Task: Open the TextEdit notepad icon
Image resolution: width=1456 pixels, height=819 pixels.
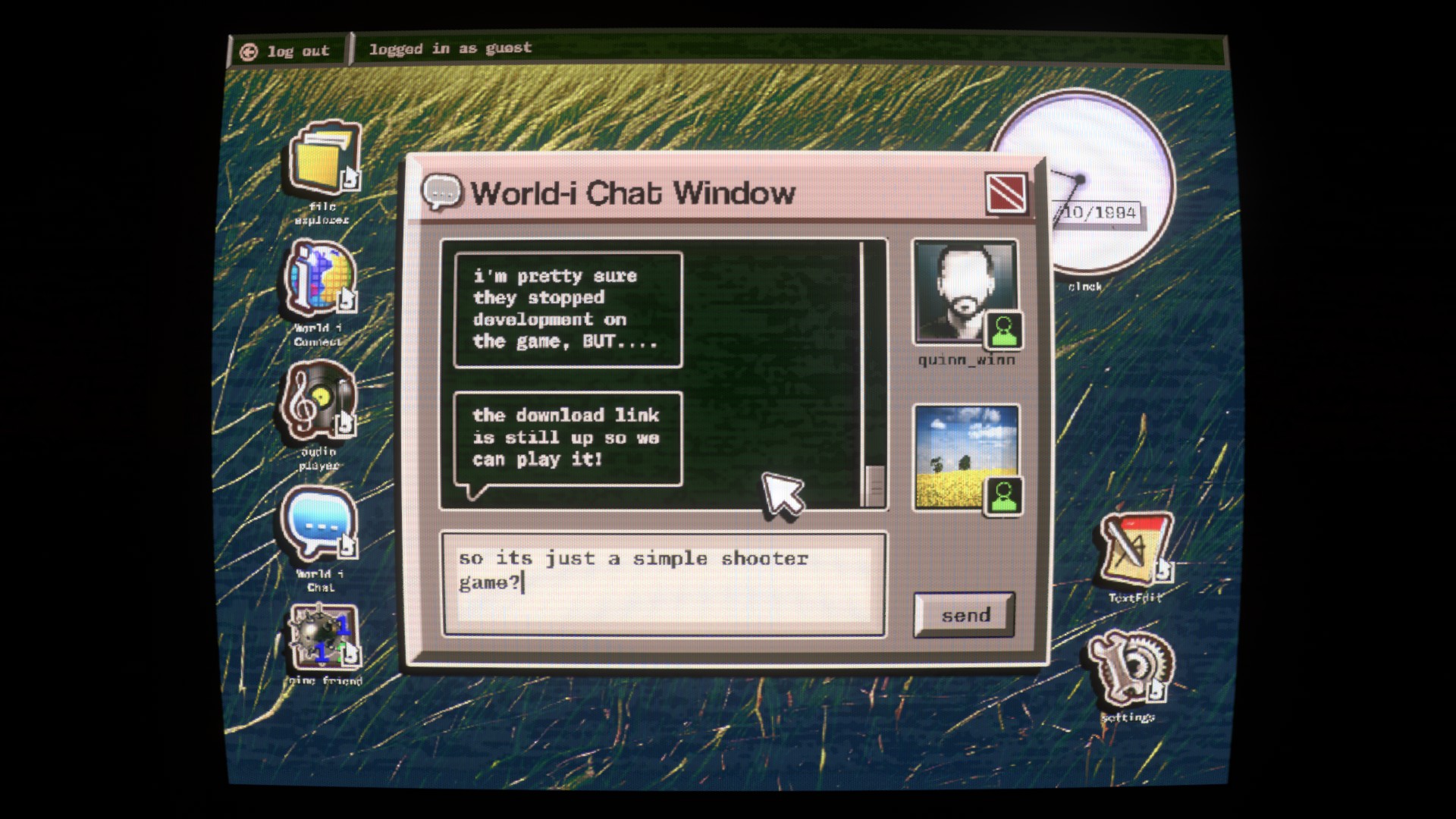Action: pos(1134,550)
